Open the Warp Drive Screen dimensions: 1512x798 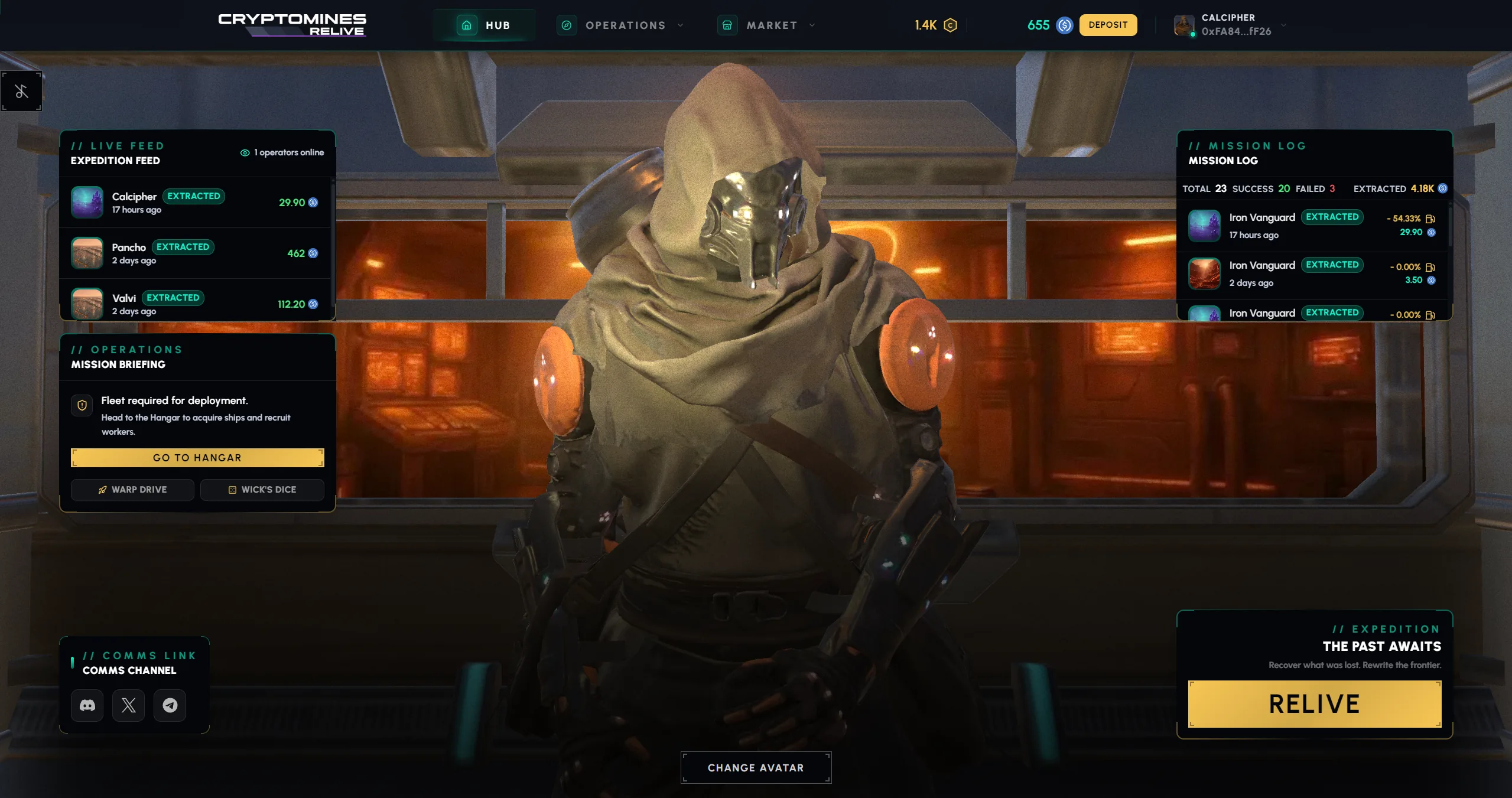(132, 490)
